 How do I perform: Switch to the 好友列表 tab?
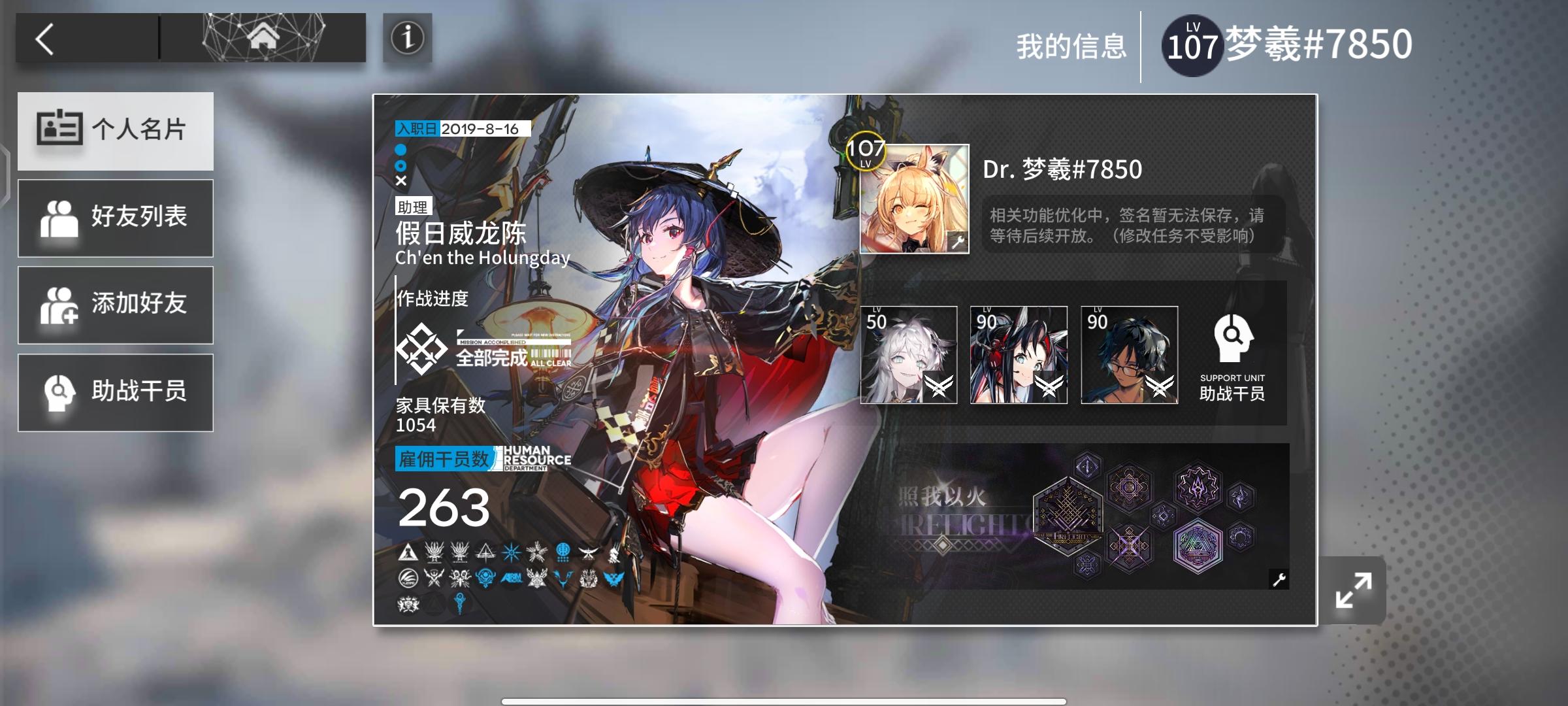click(x=116, y=218)
